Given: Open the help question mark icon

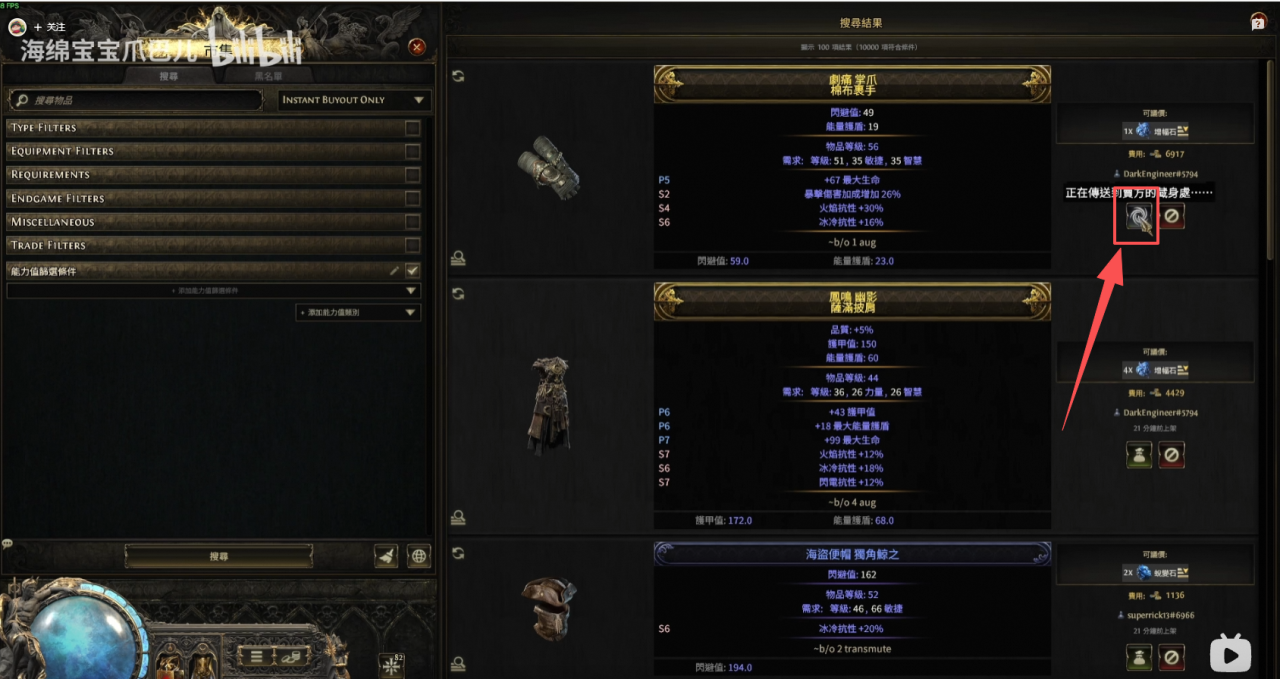Looking at the screenshot, I should (x=1258, y=22).
